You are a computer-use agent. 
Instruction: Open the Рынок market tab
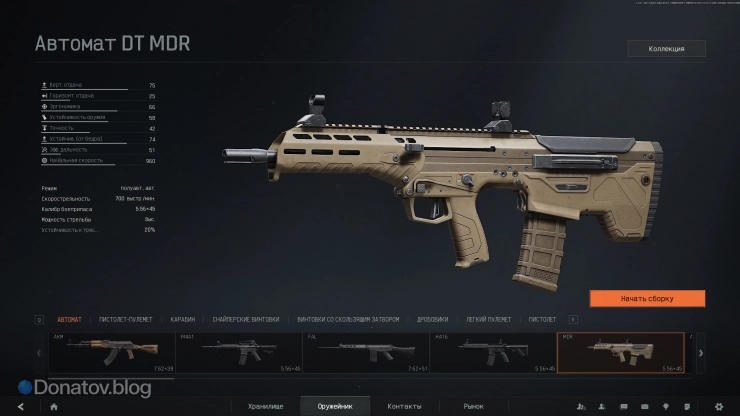[473, 406]
